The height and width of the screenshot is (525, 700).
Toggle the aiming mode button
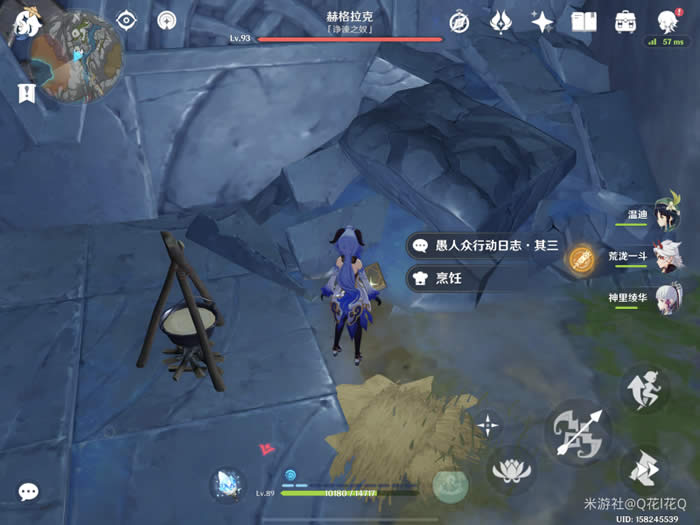click(x=488, y=425)
